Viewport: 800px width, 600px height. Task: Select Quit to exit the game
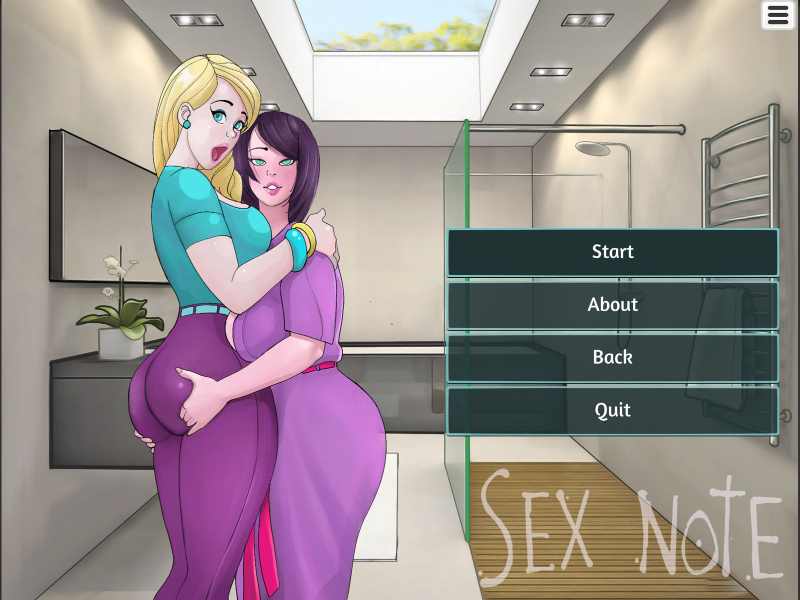(612, 410)
